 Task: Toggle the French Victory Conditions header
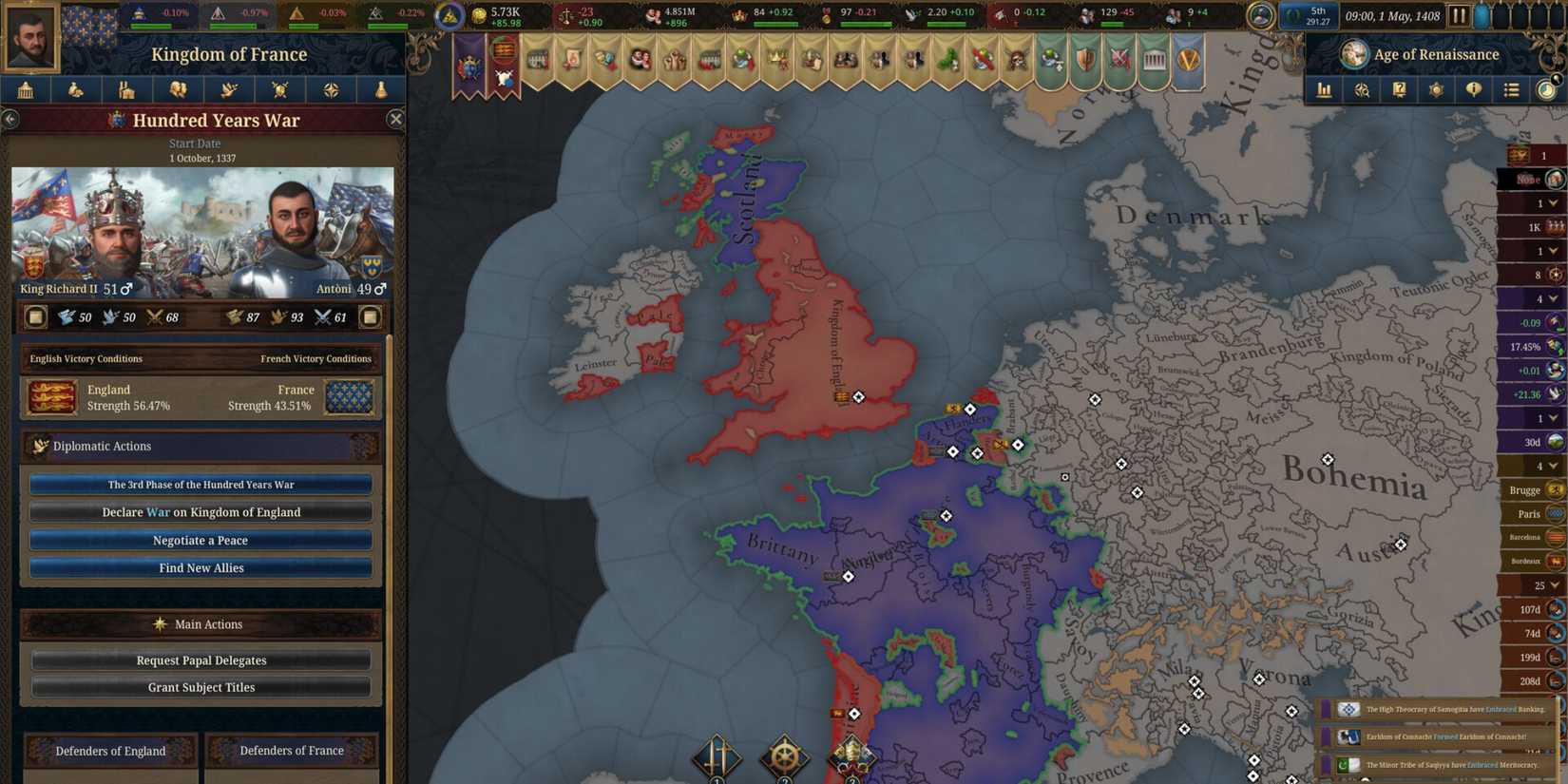315,358
